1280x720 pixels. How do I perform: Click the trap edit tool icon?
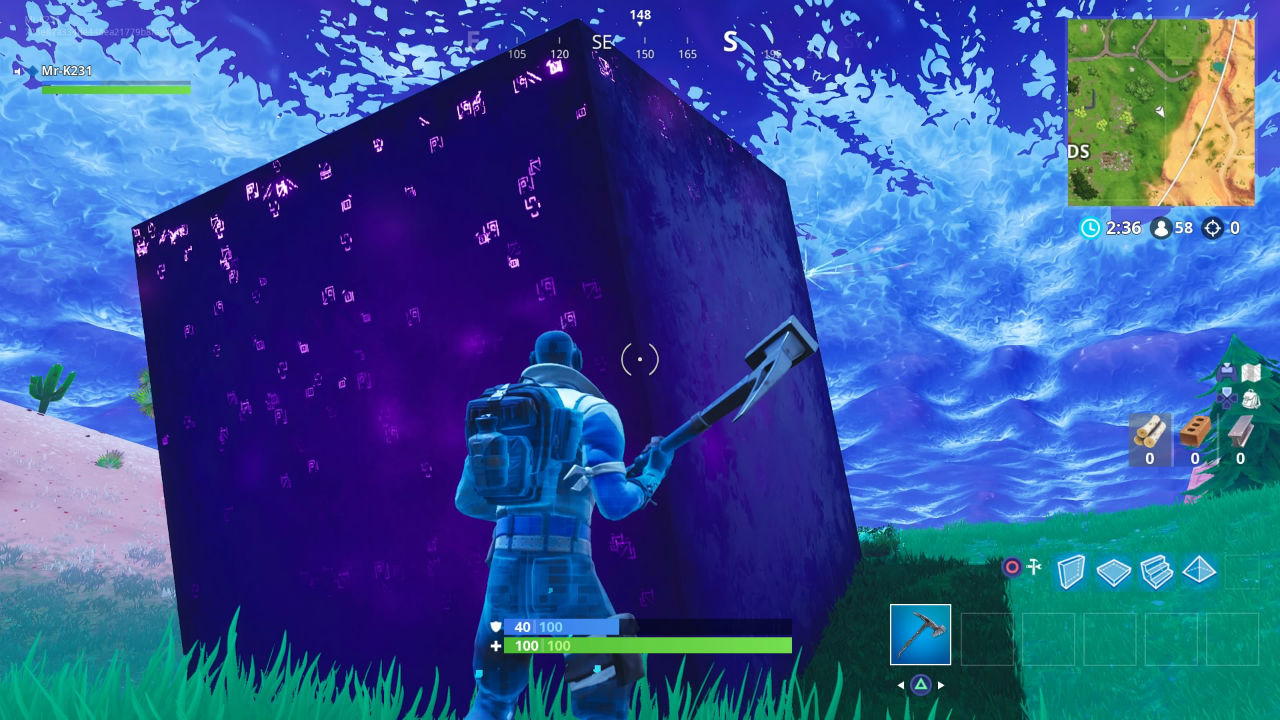(x=1033, y=567)
